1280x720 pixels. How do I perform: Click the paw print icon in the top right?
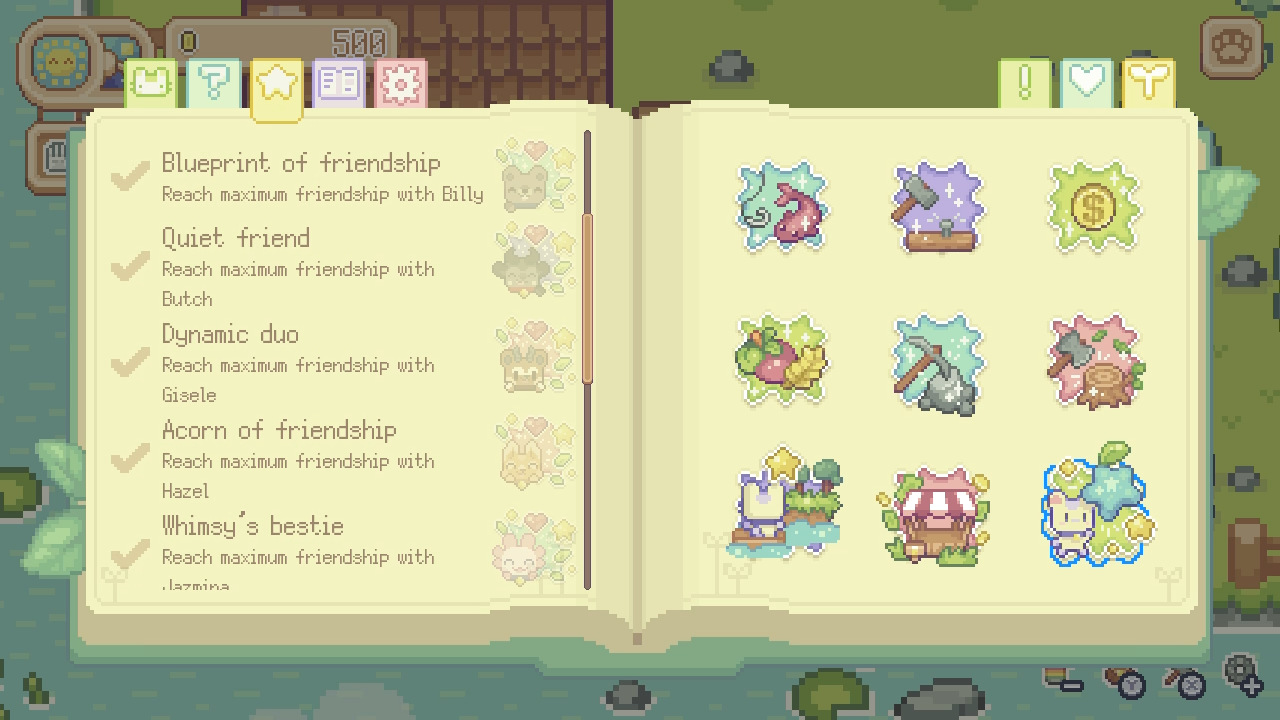(1233, 46)
